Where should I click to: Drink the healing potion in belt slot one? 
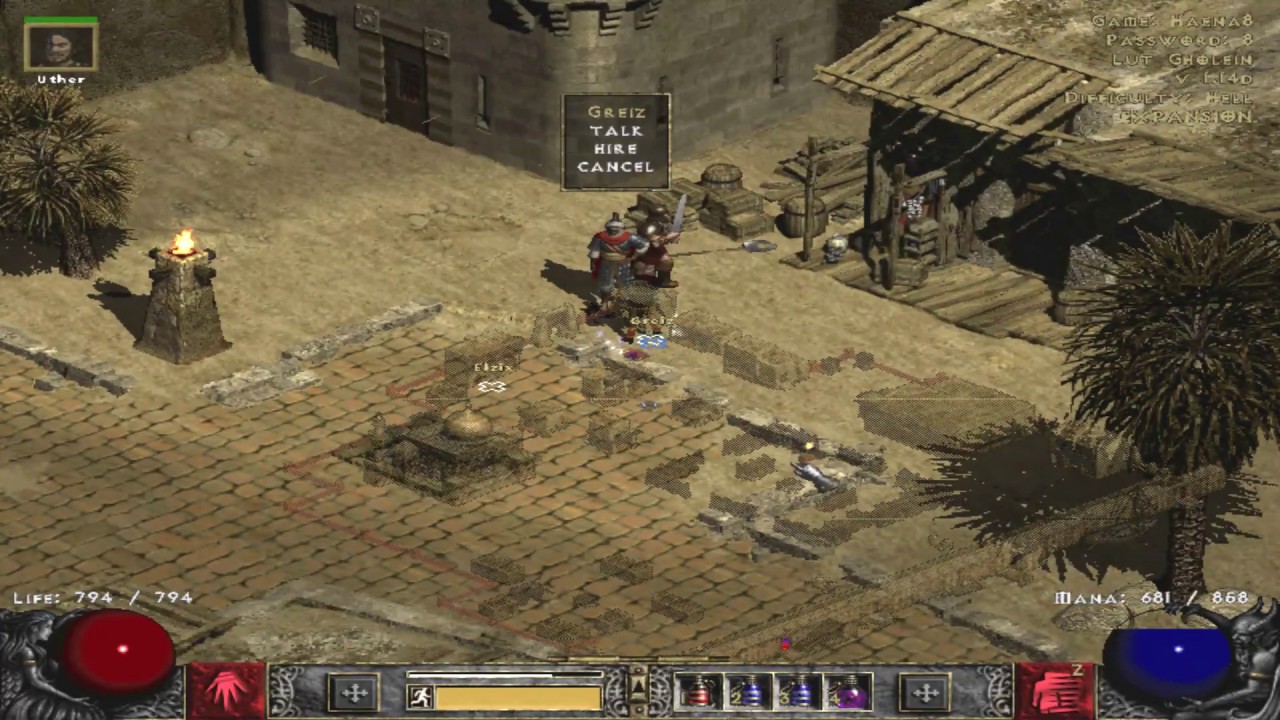pyautogui.click(x=700, y=691)
